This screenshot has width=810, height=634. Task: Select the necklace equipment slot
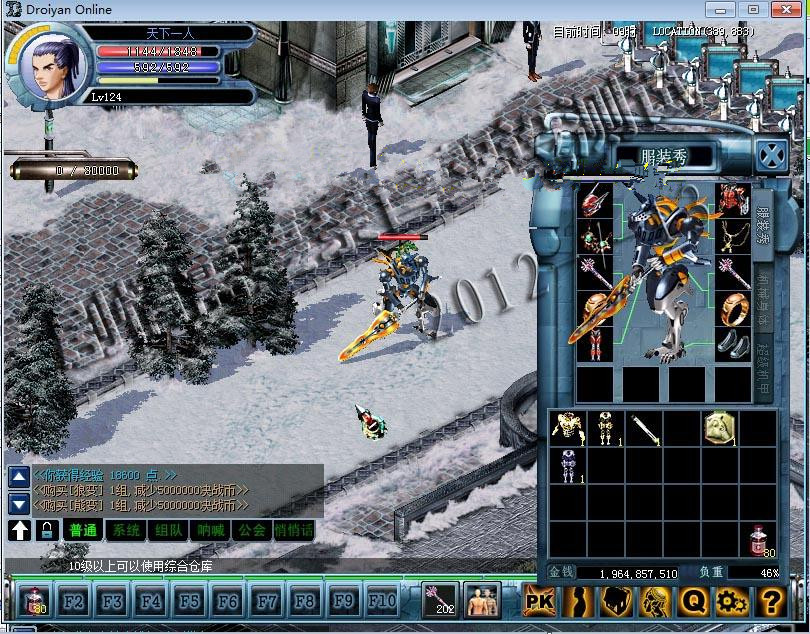733,236
